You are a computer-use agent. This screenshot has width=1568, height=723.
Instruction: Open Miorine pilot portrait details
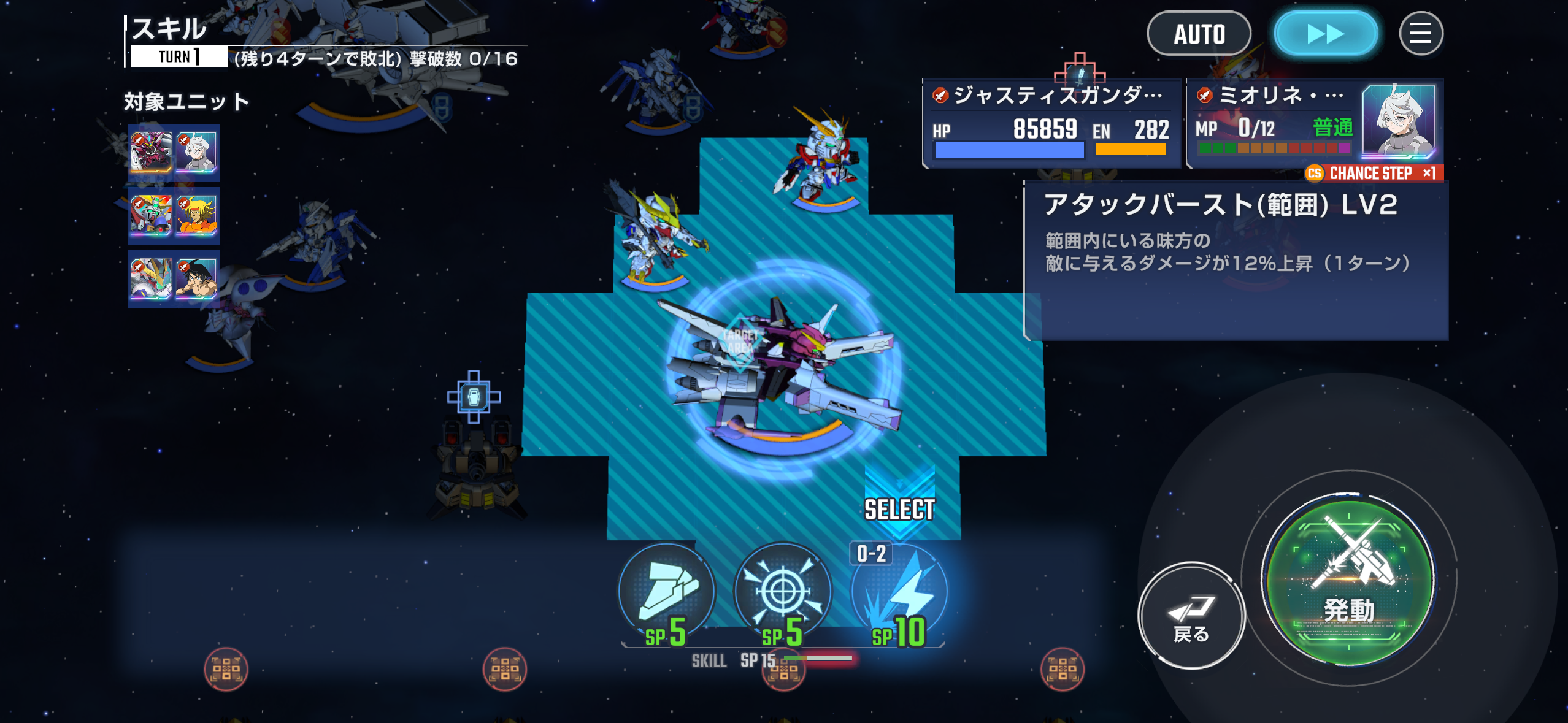pyautogui.click(x=1399, y=121)
